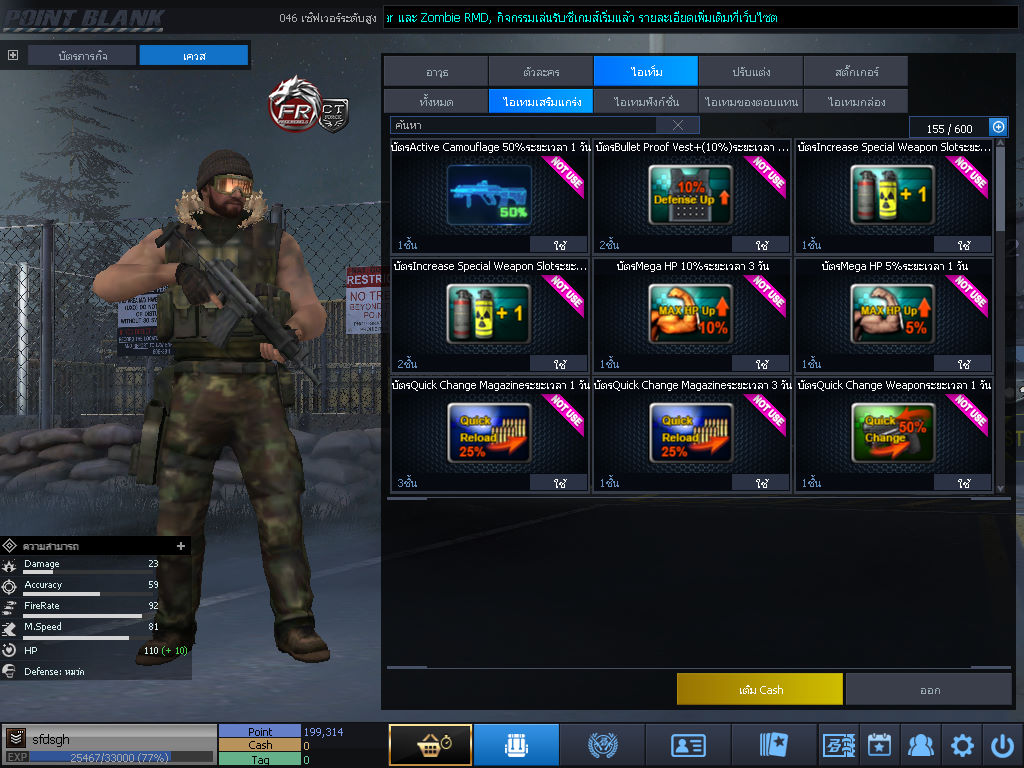Select the Active Camouflage 50% card
The height and width of the screenshot is (768, 1024).
tap(489, 194)
